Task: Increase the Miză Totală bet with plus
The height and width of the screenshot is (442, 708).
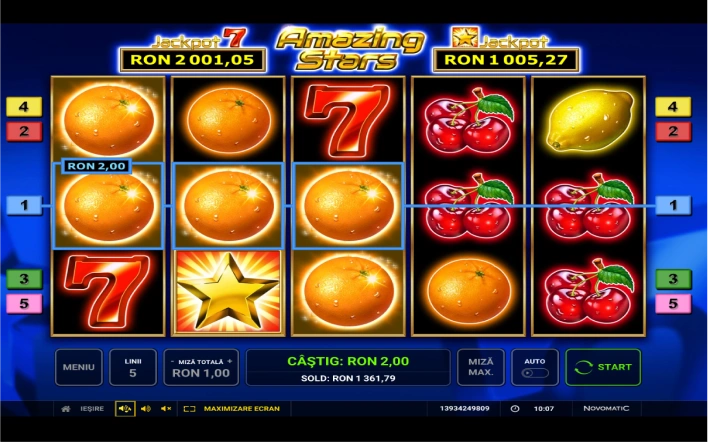Action: [230, 360]
